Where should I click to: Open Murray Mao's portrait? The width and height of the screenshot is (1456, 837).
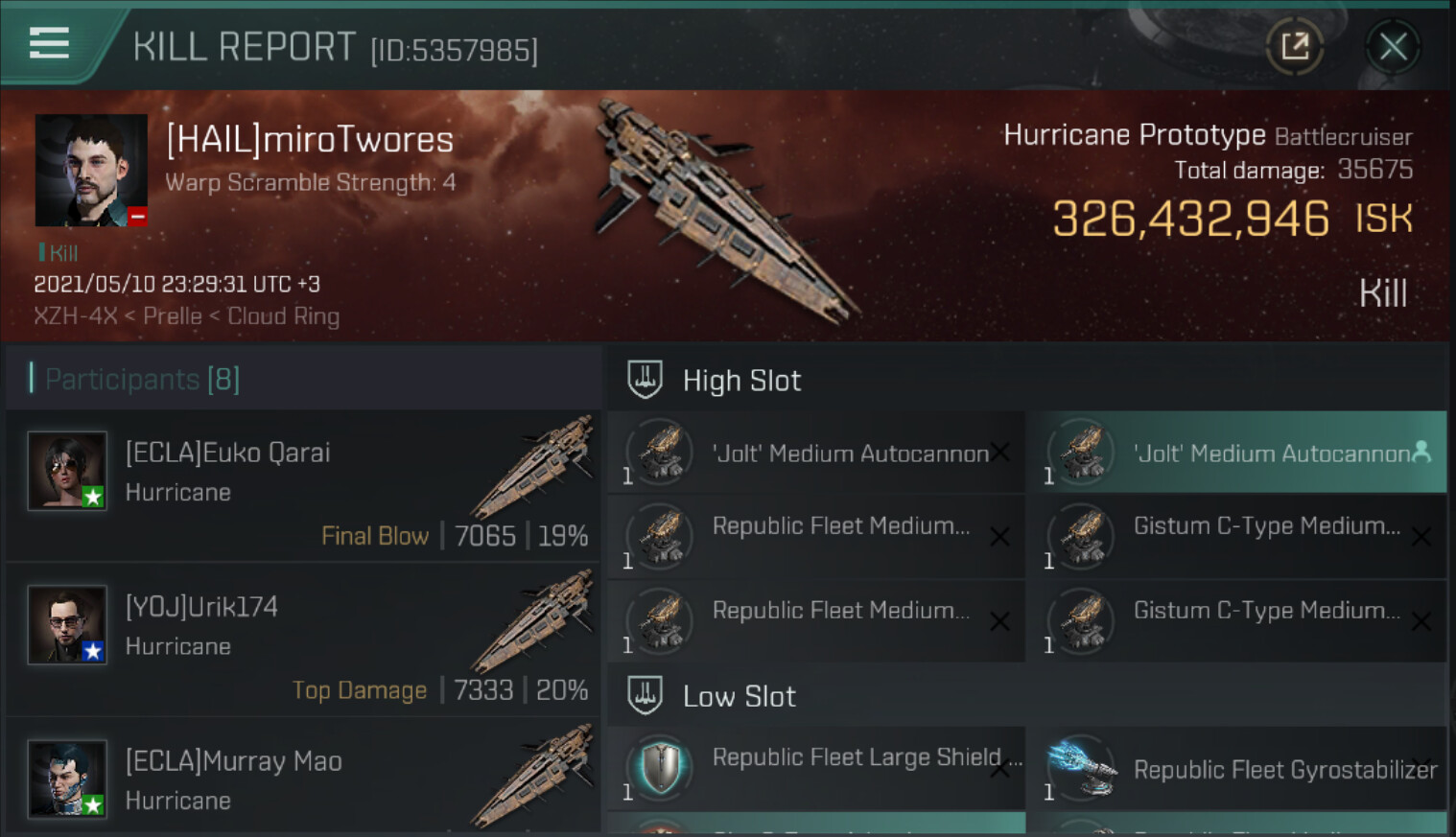point(67,779)
